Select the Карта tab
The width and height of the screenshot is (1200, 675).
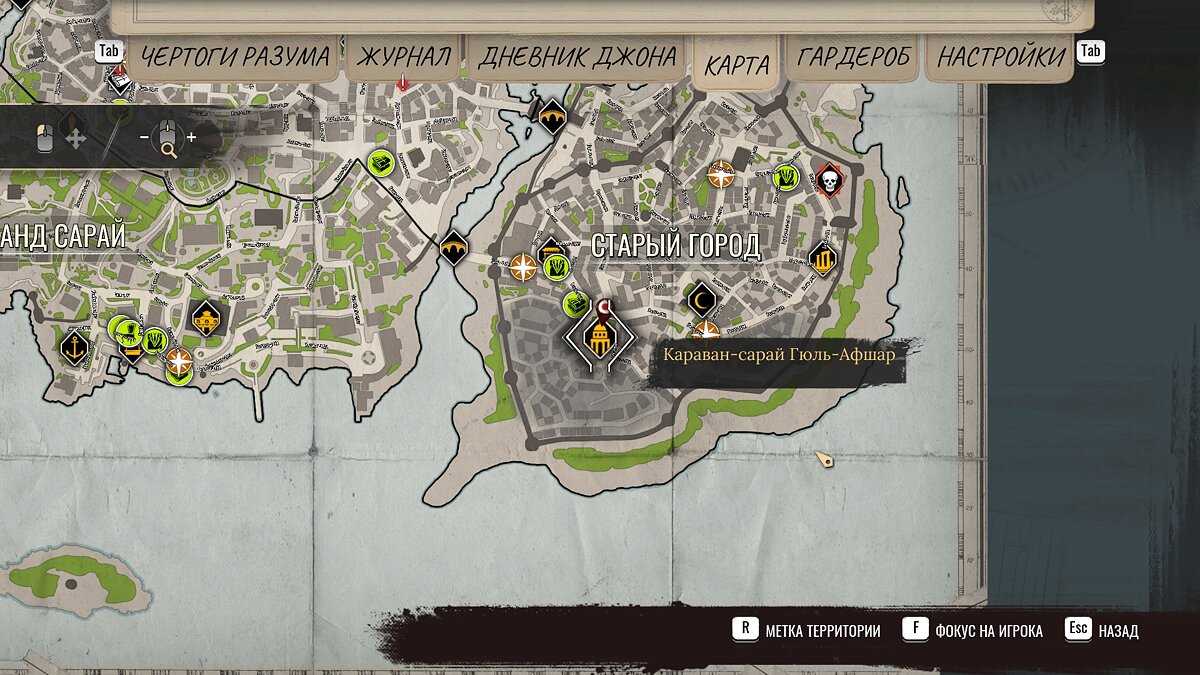tap(737, 65)
